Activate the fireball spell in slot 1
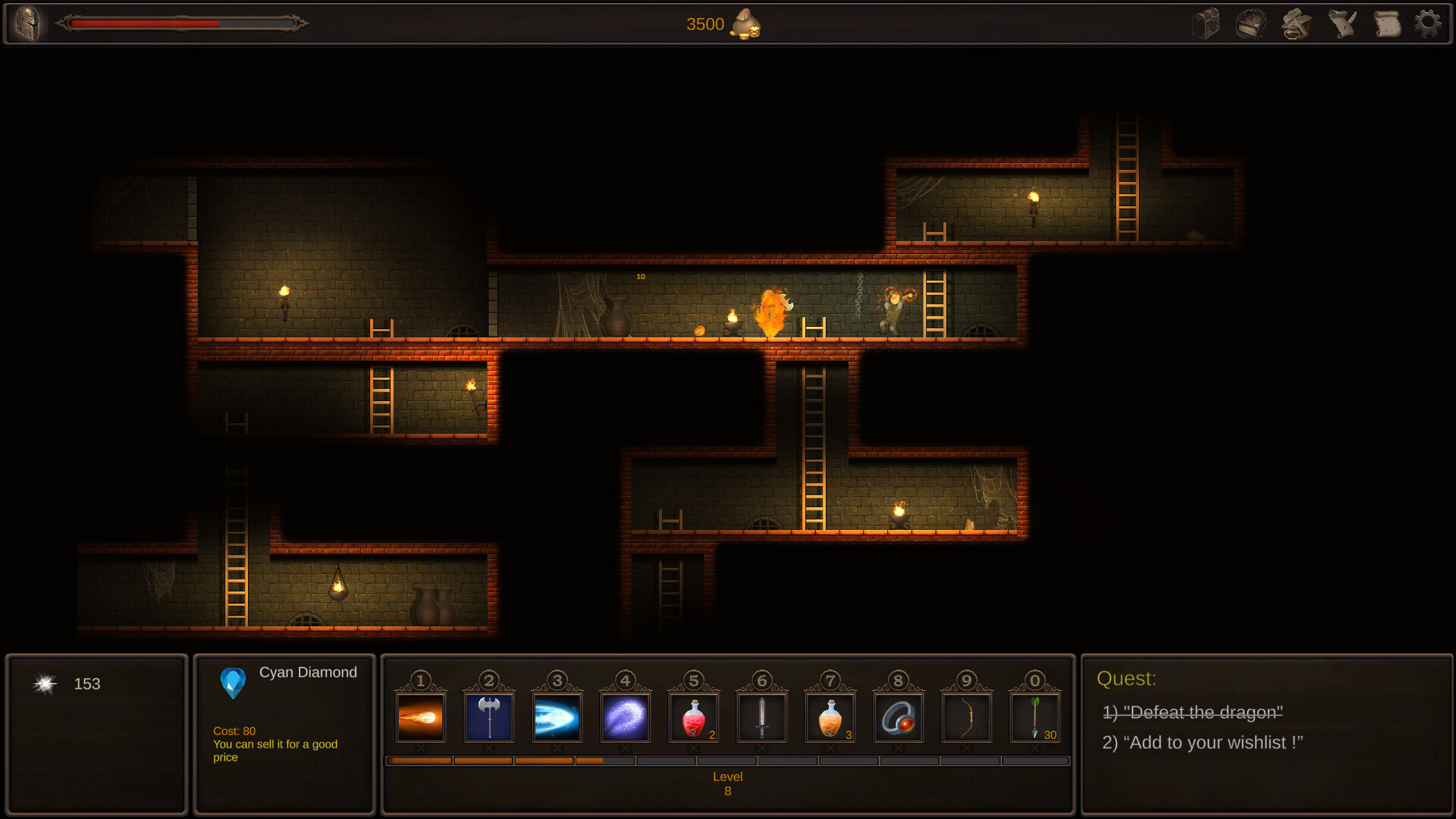 421,717
